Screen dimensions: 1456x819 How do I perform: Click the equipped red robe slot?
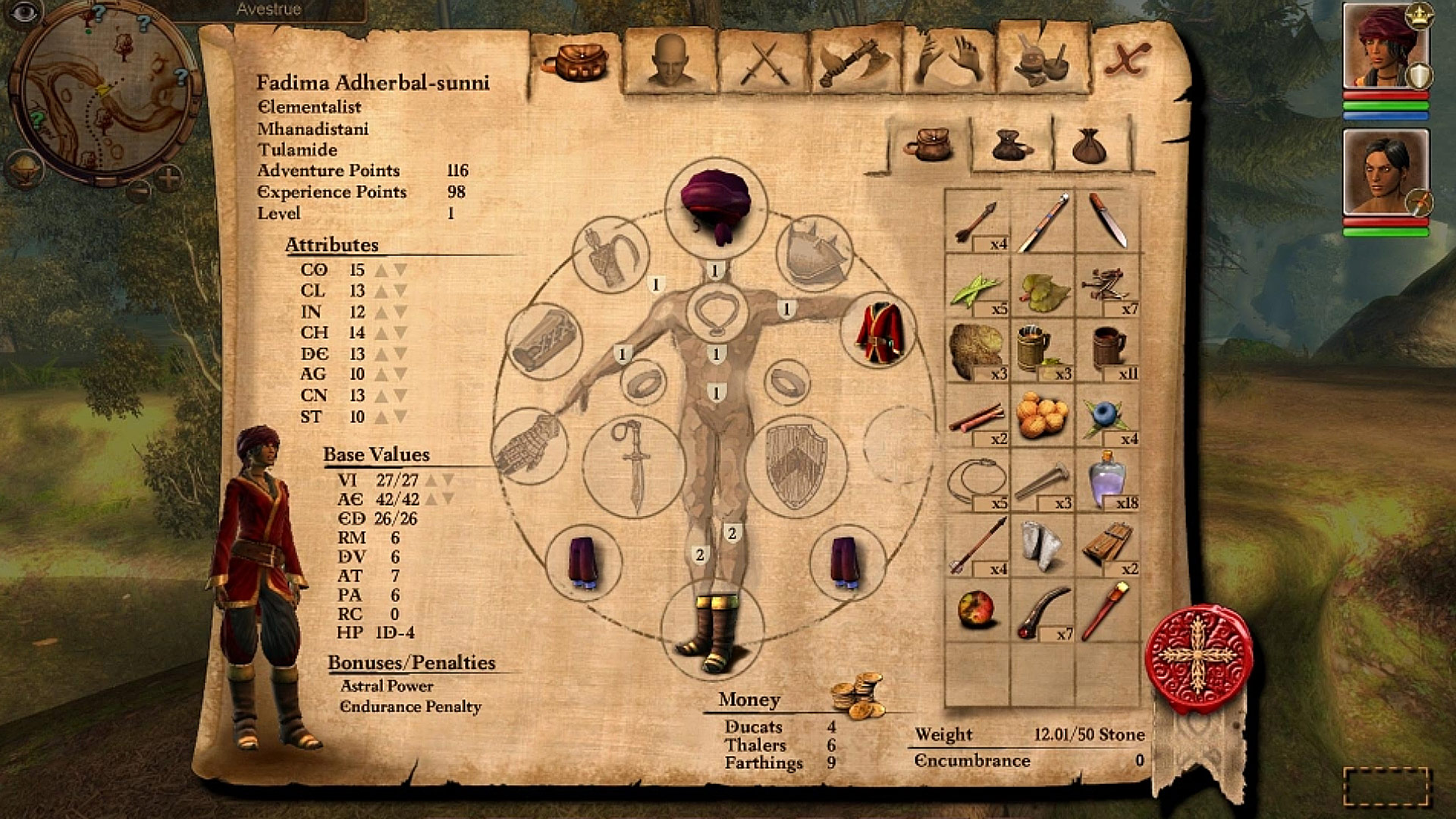coord(879,331)
